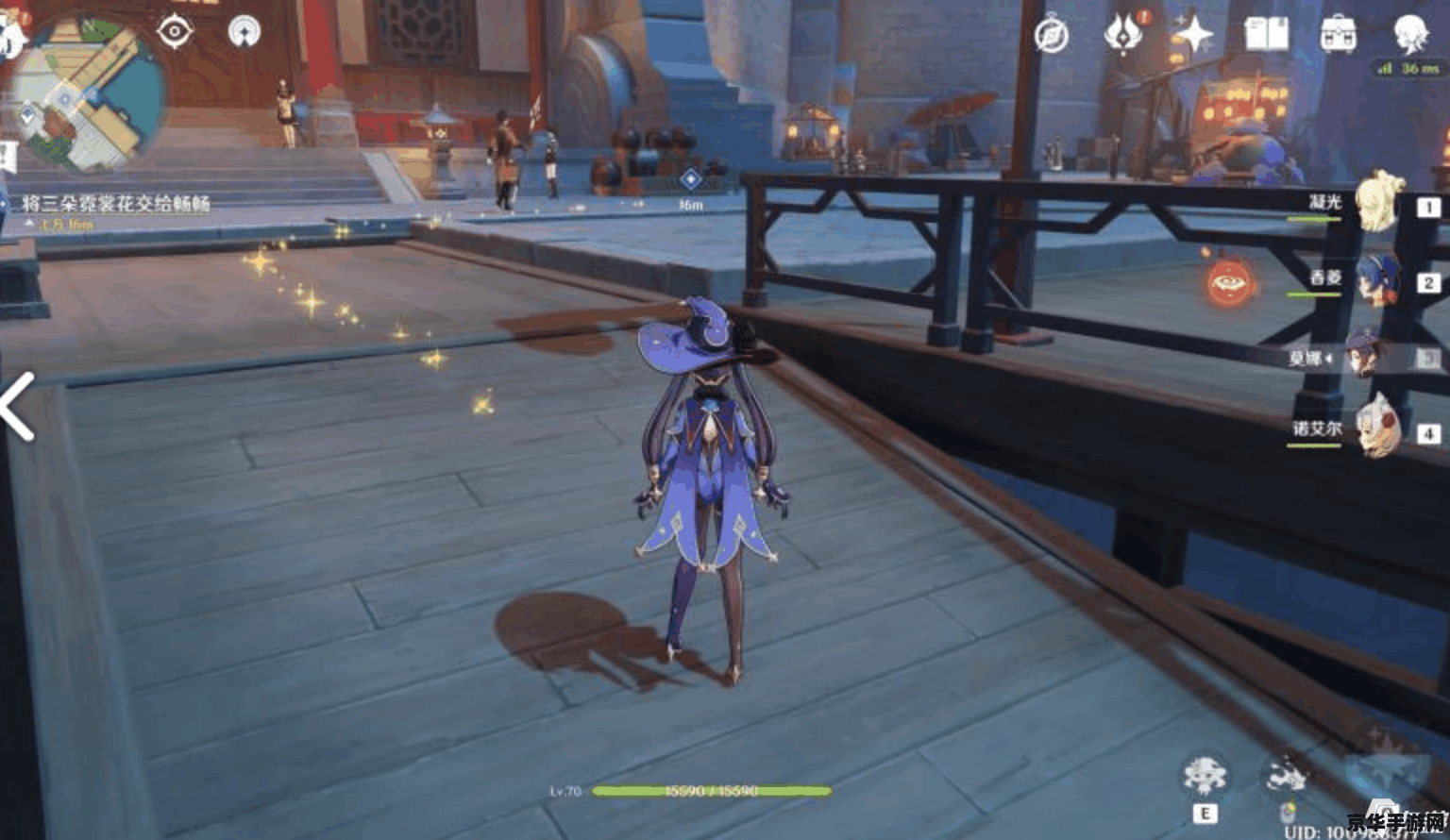The height and width of the screenshot is (840, 1450).
Task: Open the co-op mode icon
Action: click(x=244, y=32)
